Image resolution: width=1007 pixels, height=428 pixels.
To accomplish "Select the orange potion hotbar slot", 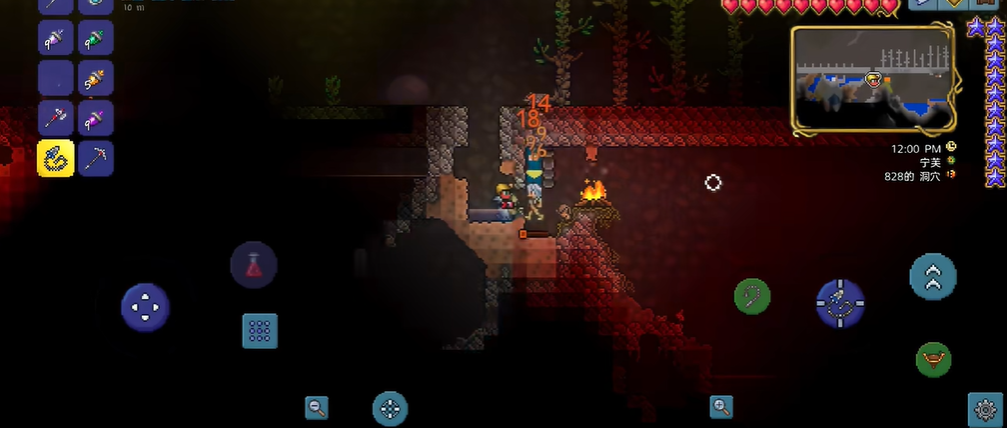I will pyautogui.click(x=96, y=78).
